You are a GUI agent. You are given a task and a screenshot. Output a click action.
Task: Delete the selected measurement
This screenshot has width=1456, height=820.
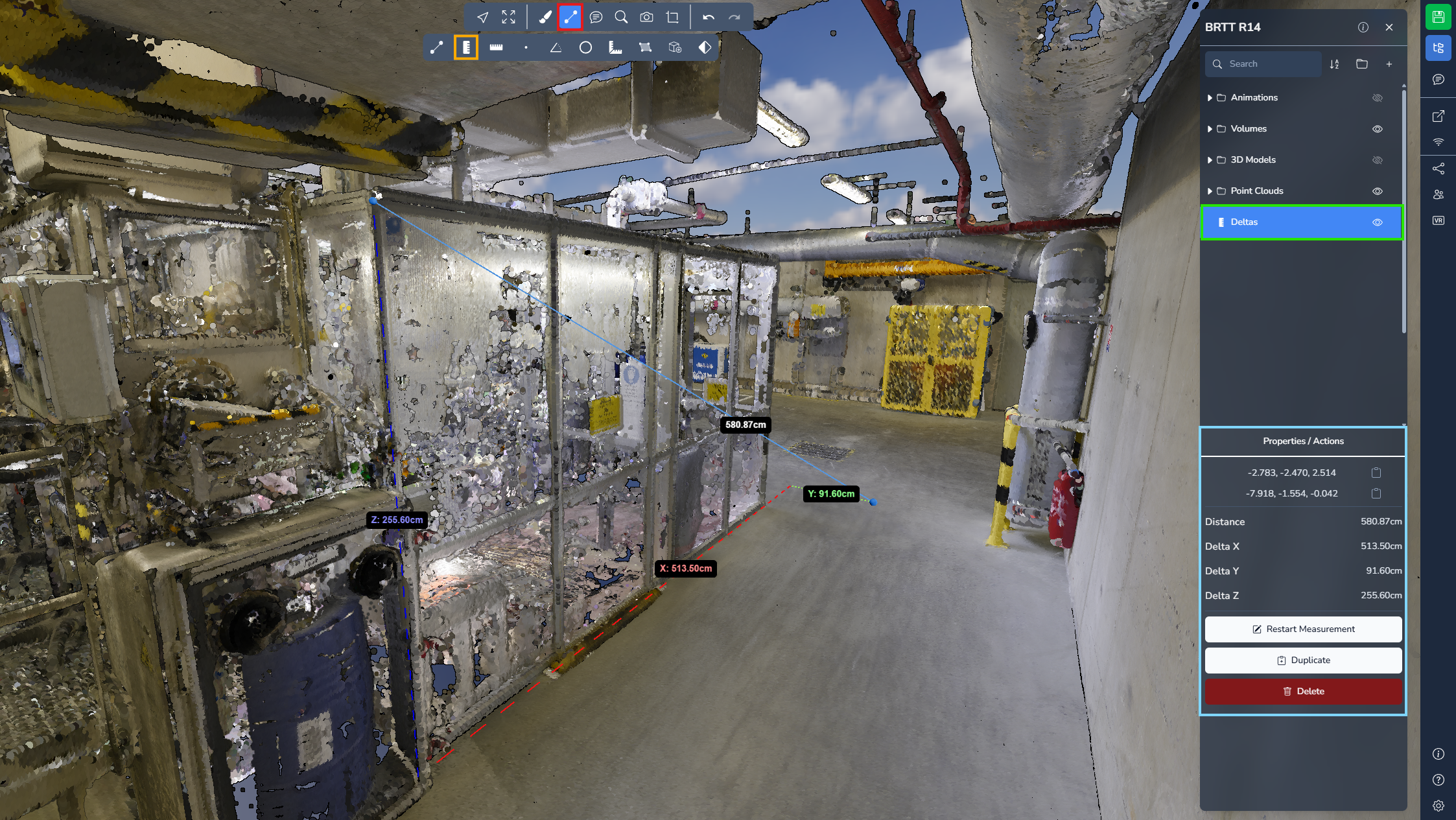1303,691
